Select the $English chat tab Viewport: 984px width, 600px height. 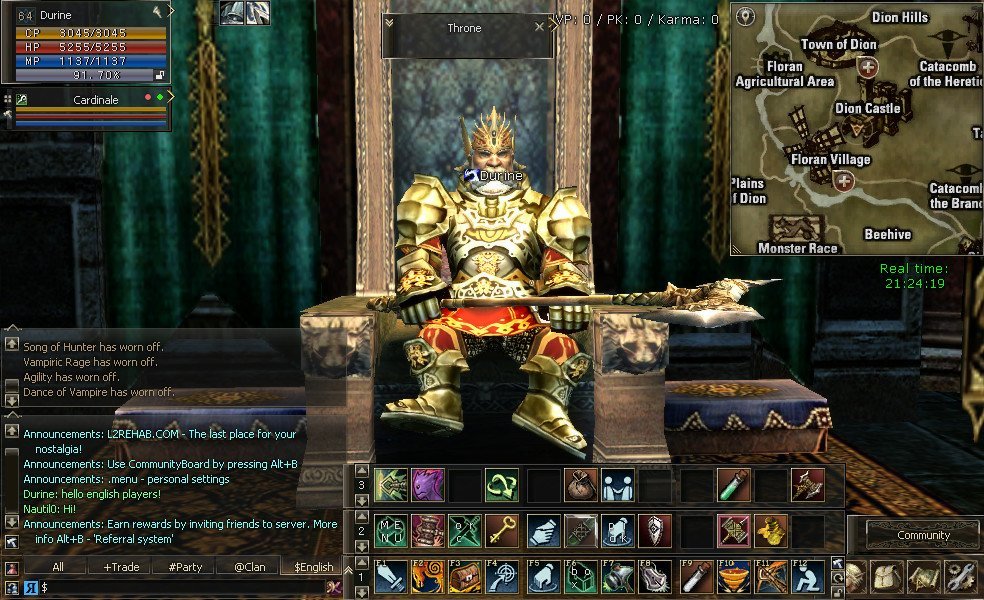point(313,567)
